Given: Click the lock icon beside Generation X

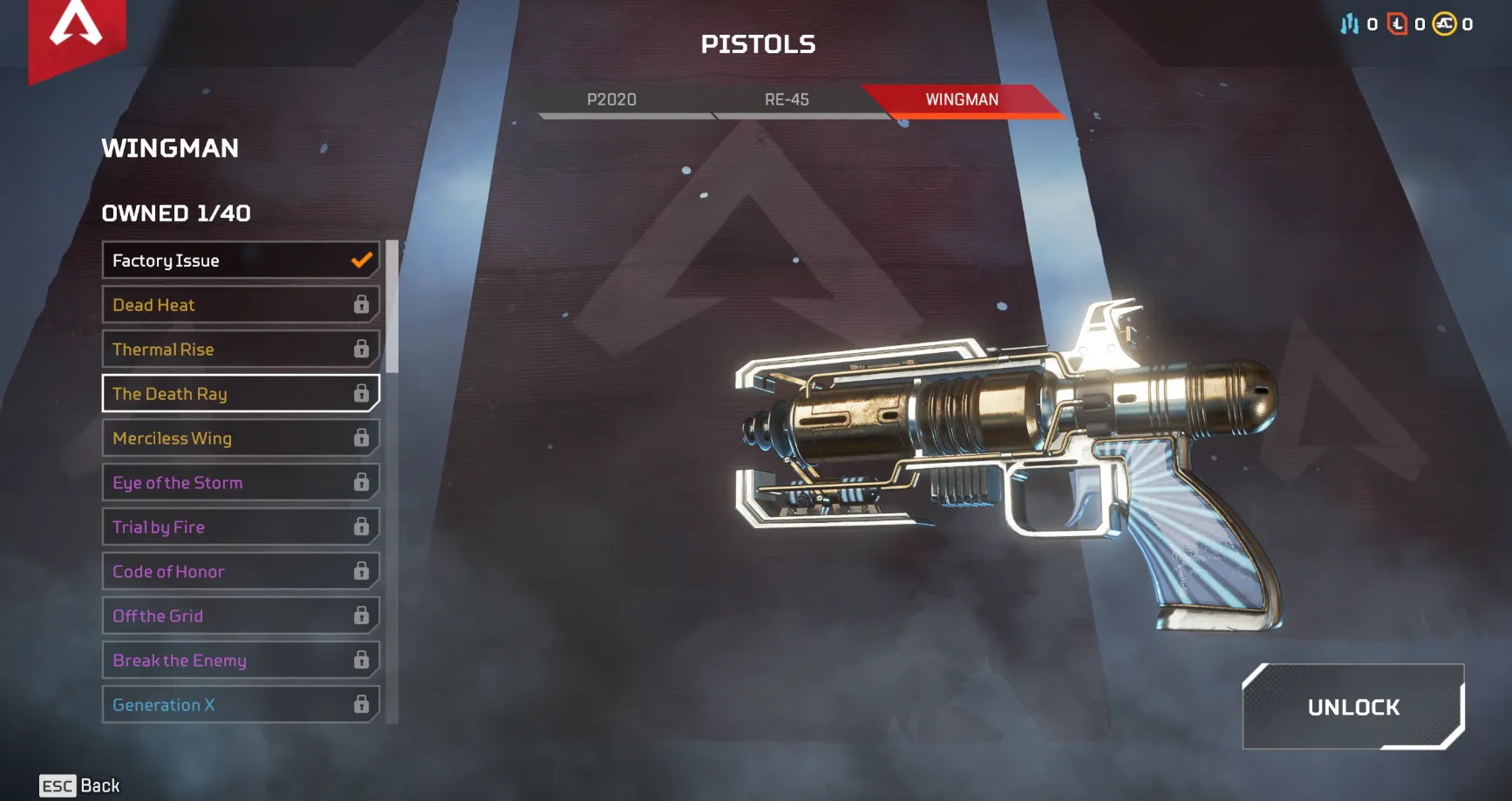Looking at the screenshot, I should [x=363, y=704].
